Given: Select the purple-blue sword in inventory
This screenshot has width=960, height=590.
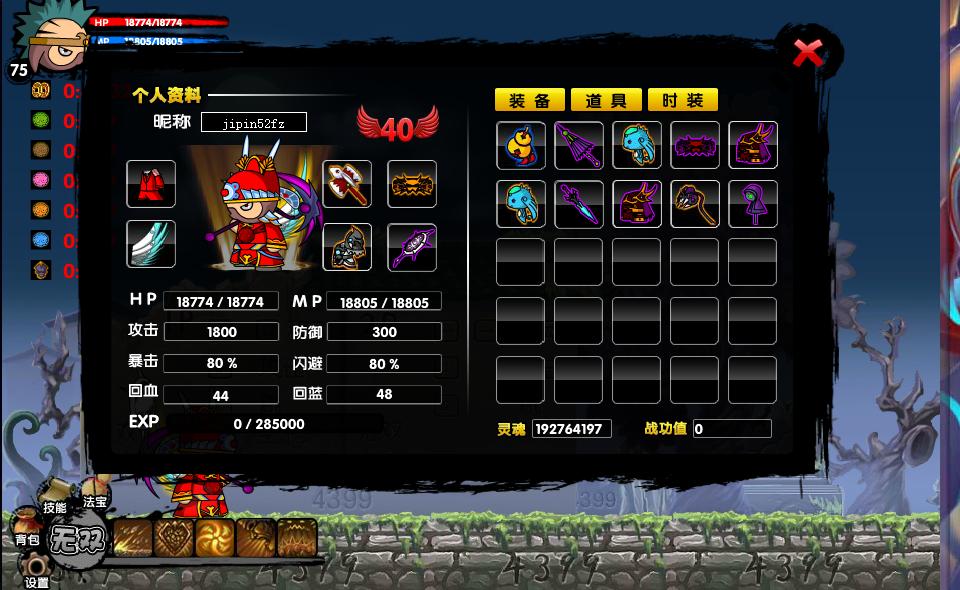Looking at the screenshot, I should tap(579, 204).
